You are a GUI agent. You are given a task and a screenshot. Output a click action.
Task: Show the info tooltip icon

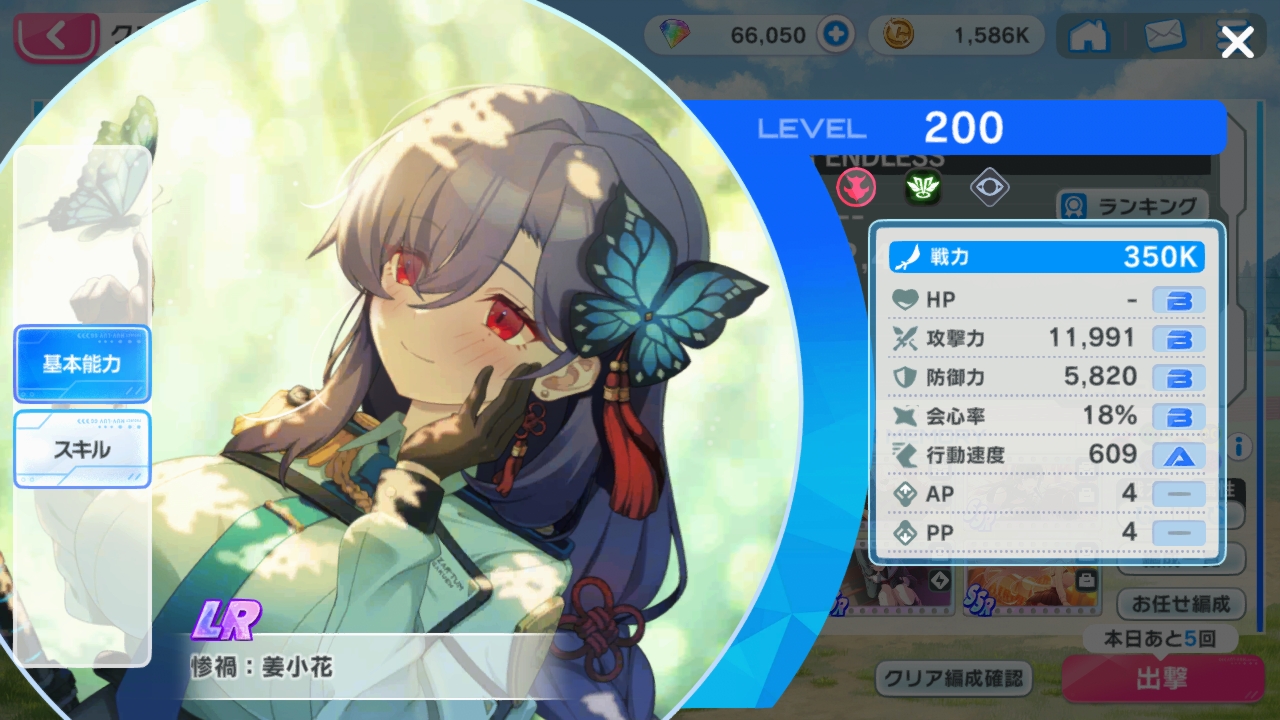click(1239, 445)
